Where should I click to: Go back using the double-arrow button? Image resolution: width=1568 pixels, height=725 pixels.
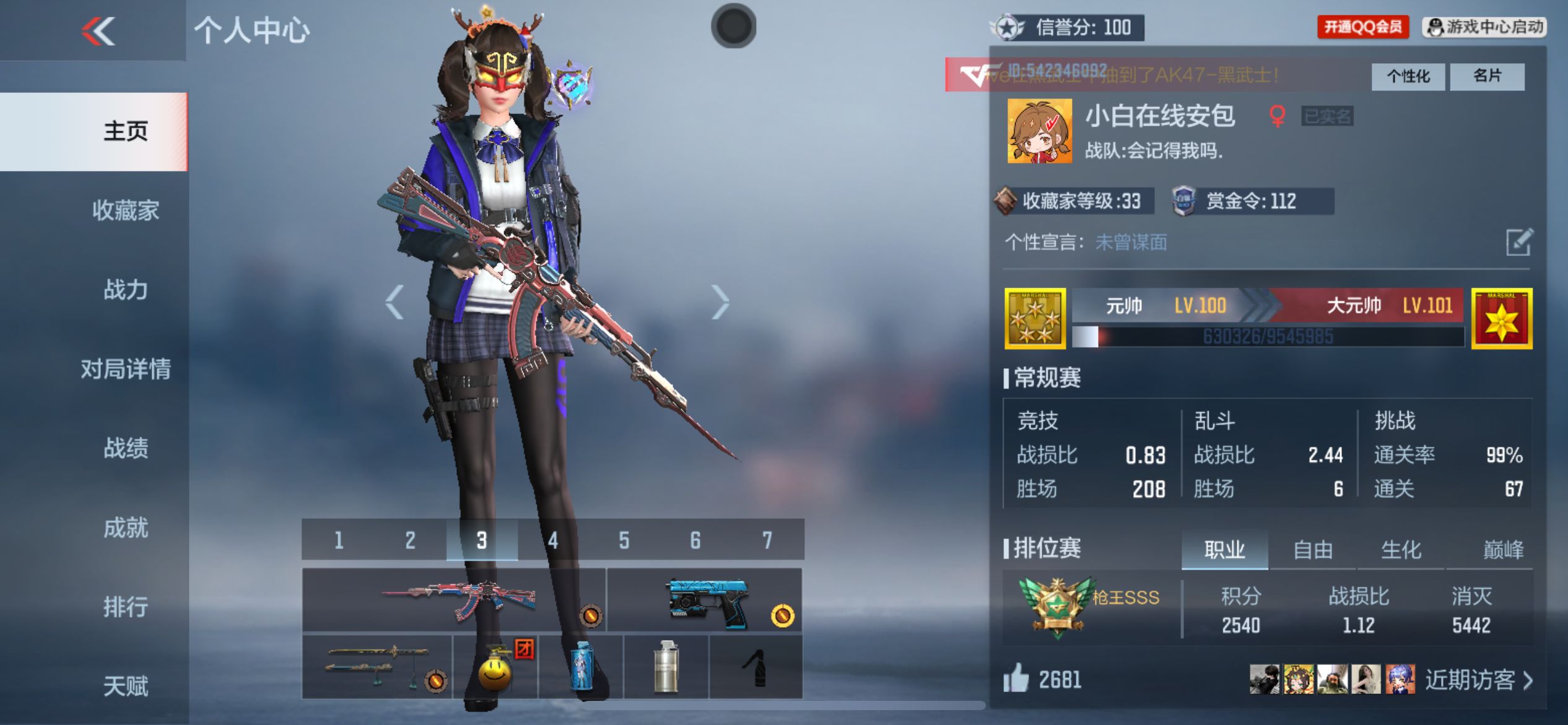point(98,30)
